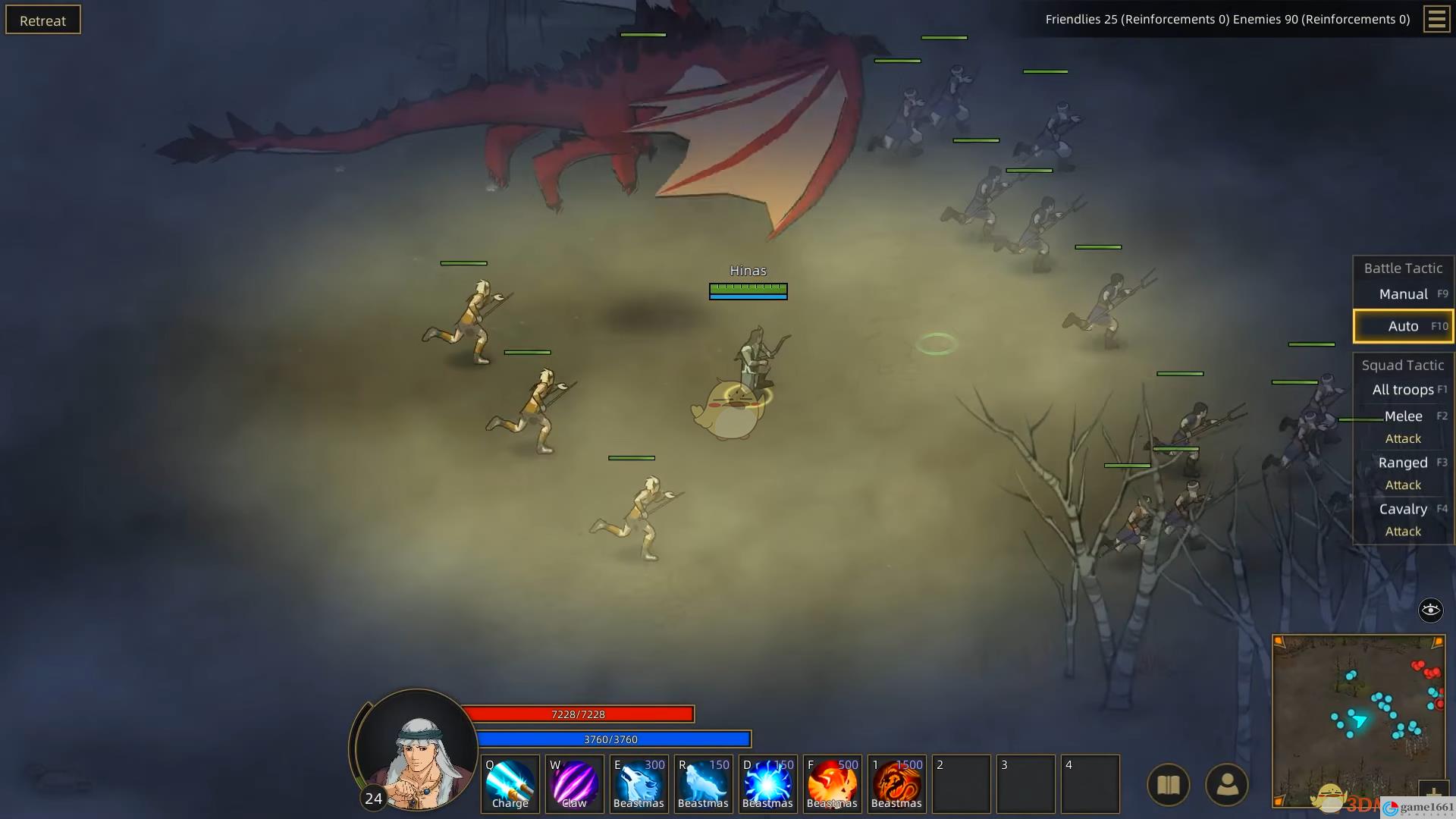Image resolution: width=1456 pixels, height=819 pixels.
Task: Click the hero portrait
Action: [416, 751]
